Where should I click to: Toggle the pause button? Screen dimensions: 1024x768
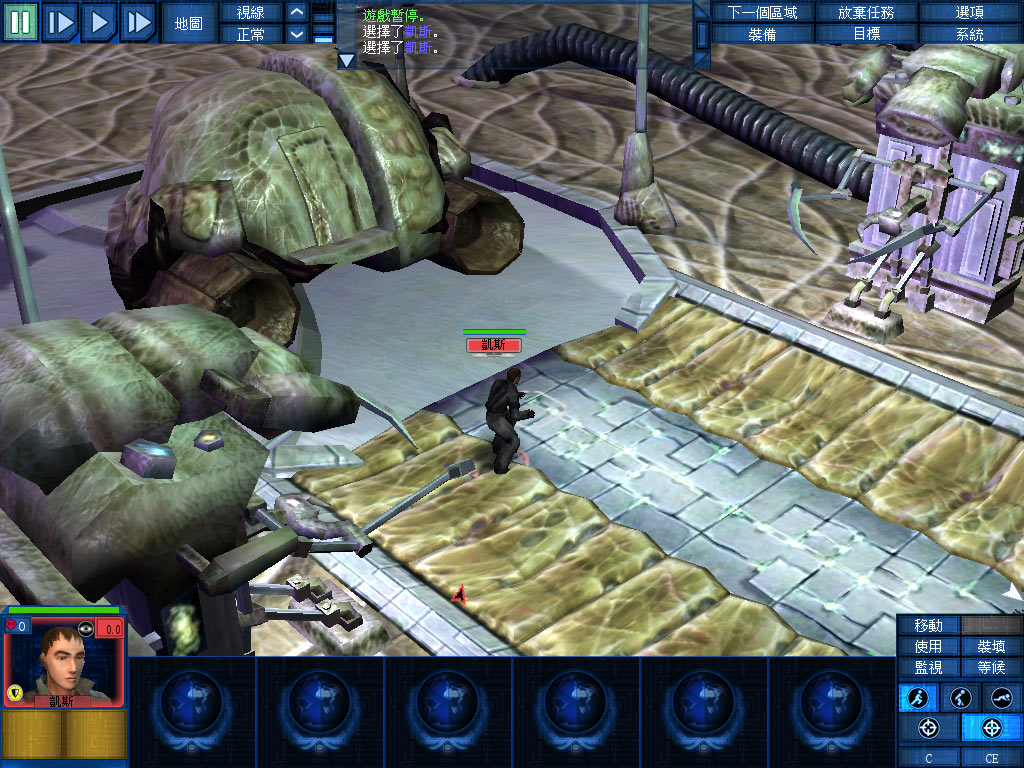pyautogui.click(x=20, y=21)
